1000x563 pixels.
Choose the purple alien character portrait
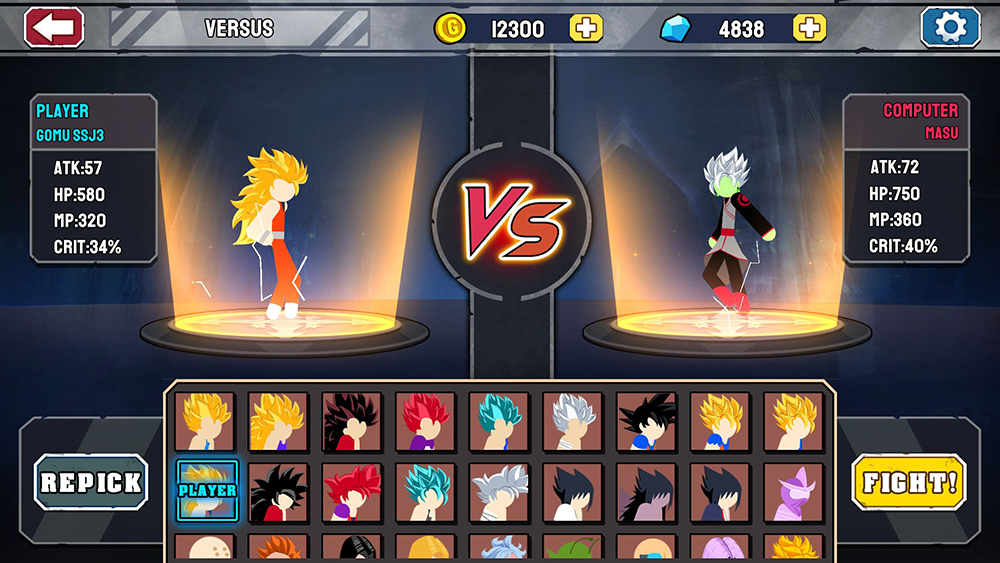tap(794, 492)
